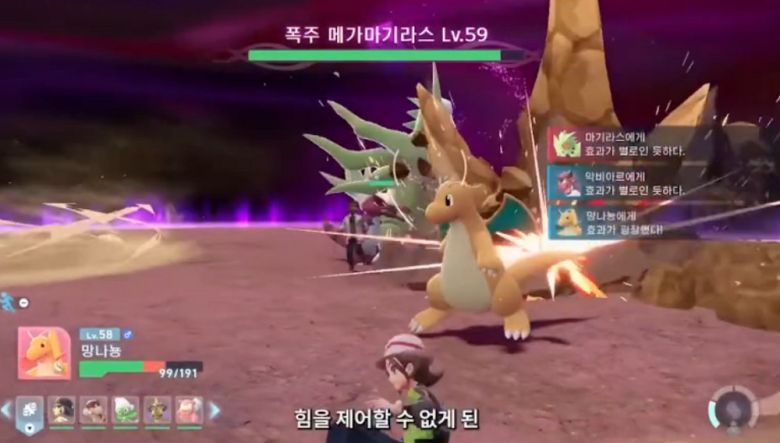Viewport: 780px width, 443px height.
Task: Choose the dark-hatted party member slot
Action: pos(62,410)
